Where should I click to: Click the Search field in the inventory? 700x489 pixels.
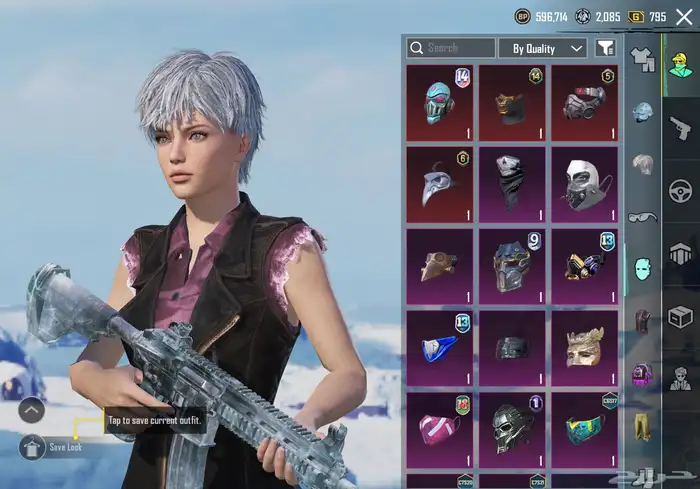click(x=451, y=48)
